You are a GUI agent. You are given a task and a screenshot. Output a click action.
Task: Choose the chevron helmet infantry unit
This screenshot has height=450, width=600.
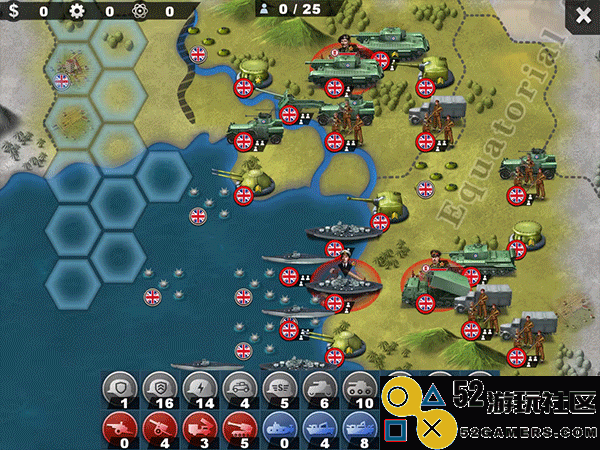(158, 388)
